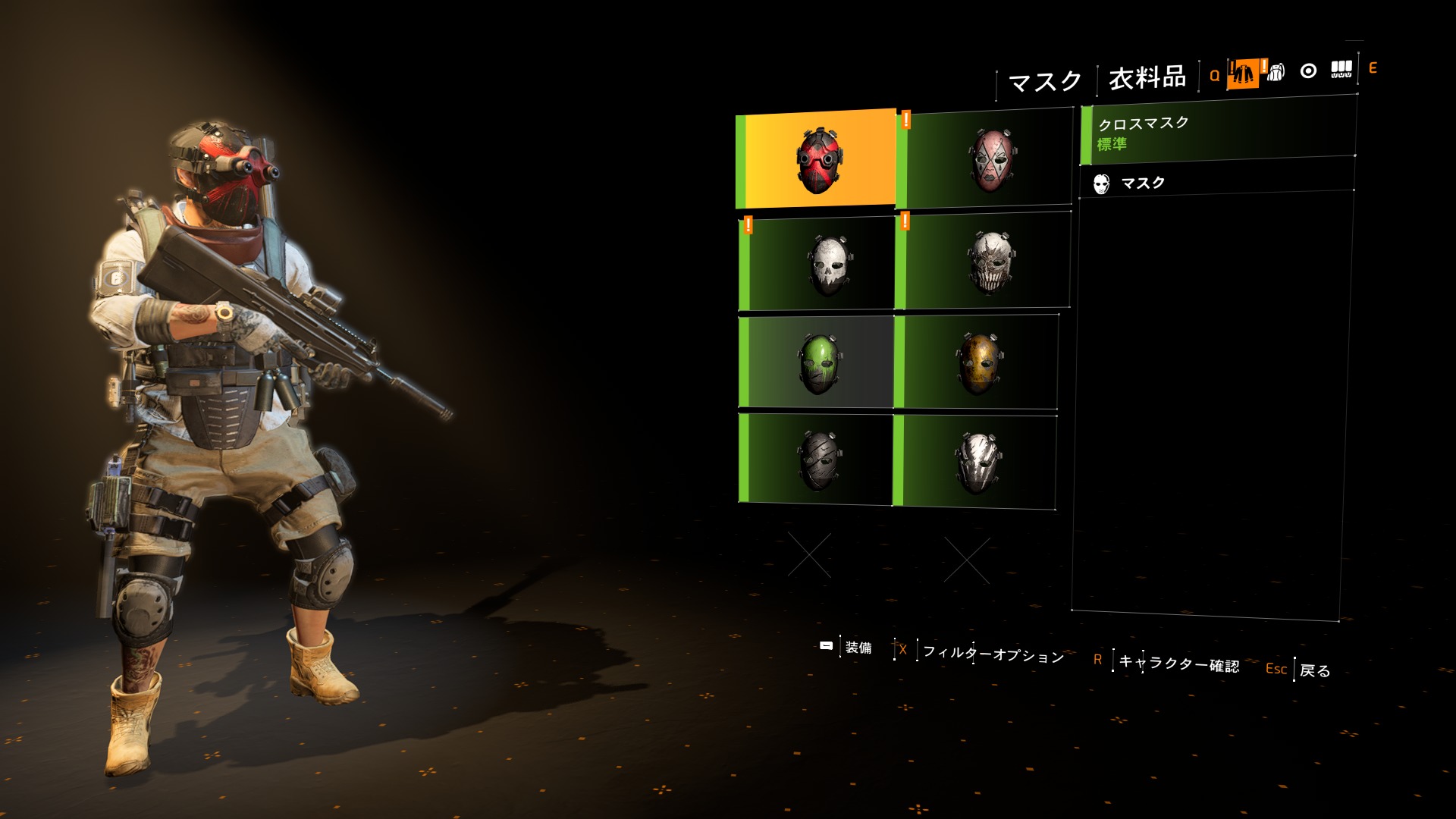Click the 装備 equip button
1456x819 pixels.
858,647
